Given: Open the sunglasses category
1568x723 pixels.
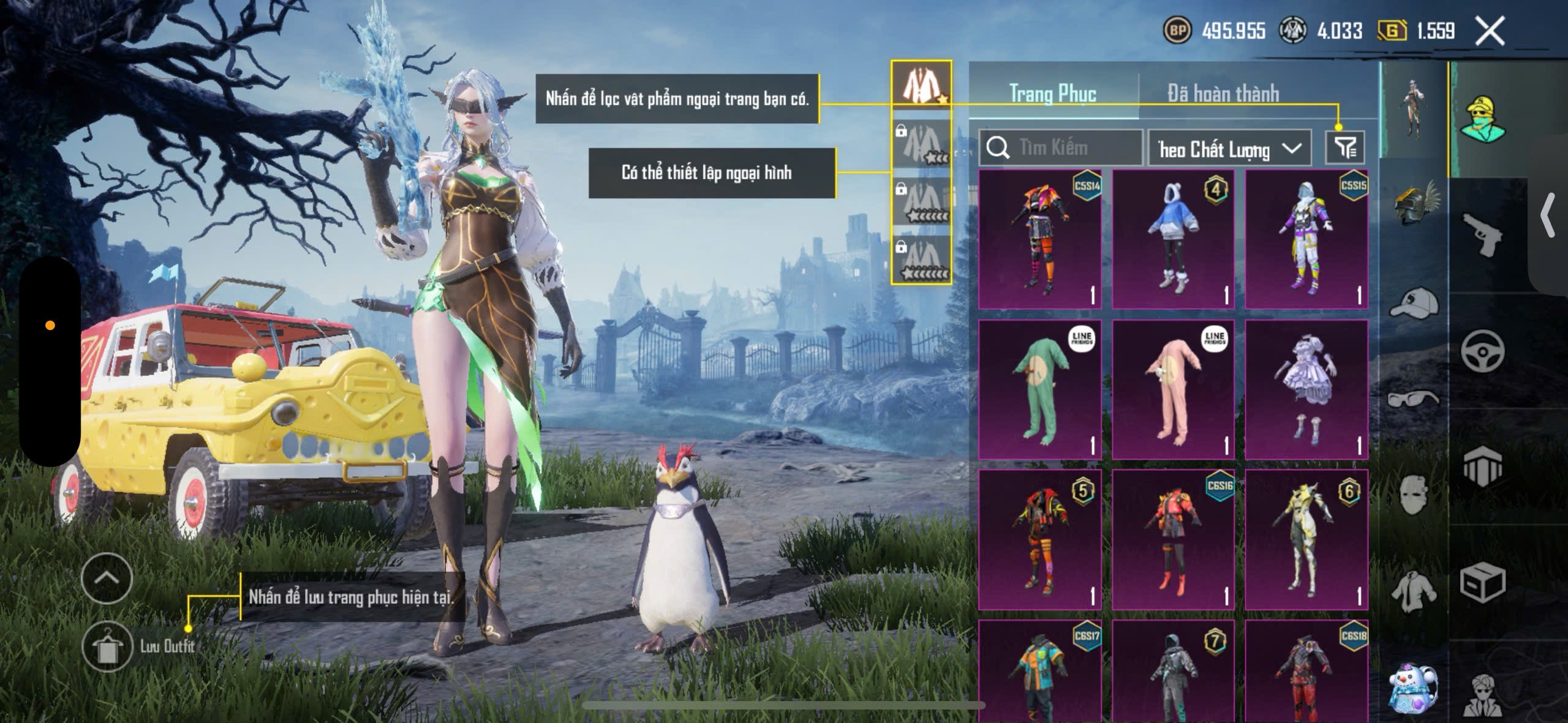Looking at the screenshot, I should tap(1414, 399).
